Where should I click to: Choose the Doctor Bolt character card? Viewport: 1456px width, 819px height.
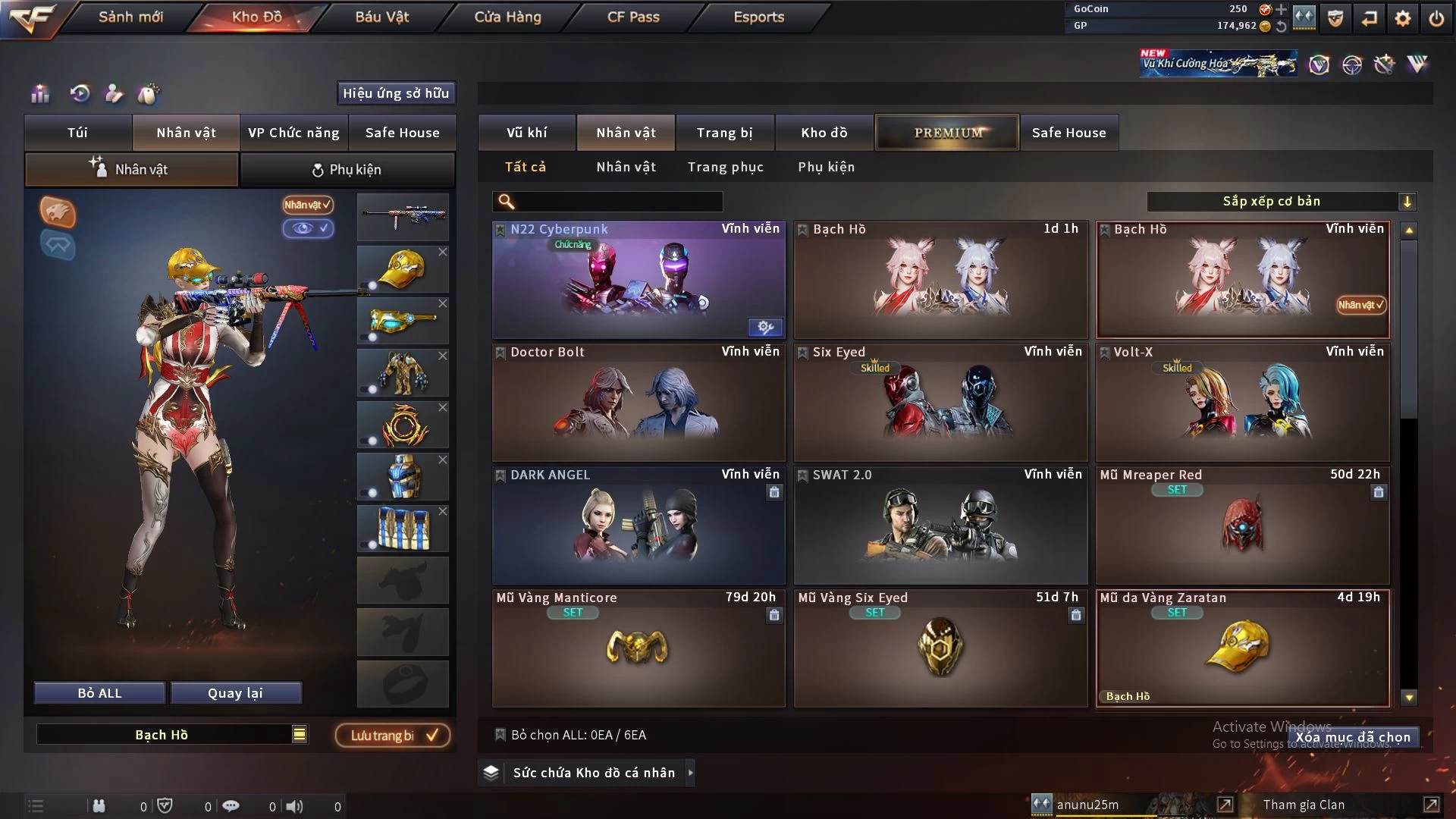point(638,402)
